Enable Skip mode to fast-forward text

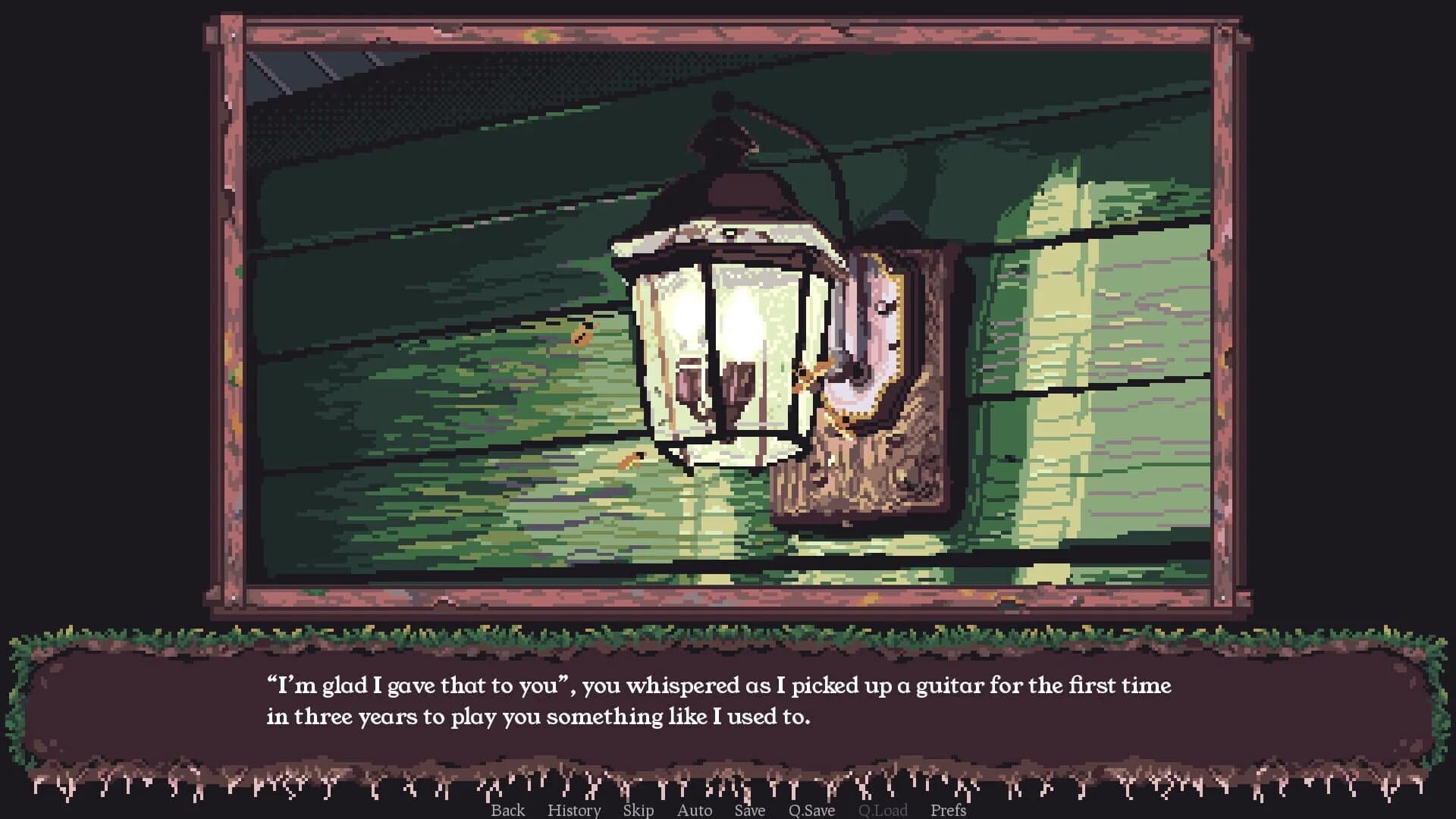637,810
